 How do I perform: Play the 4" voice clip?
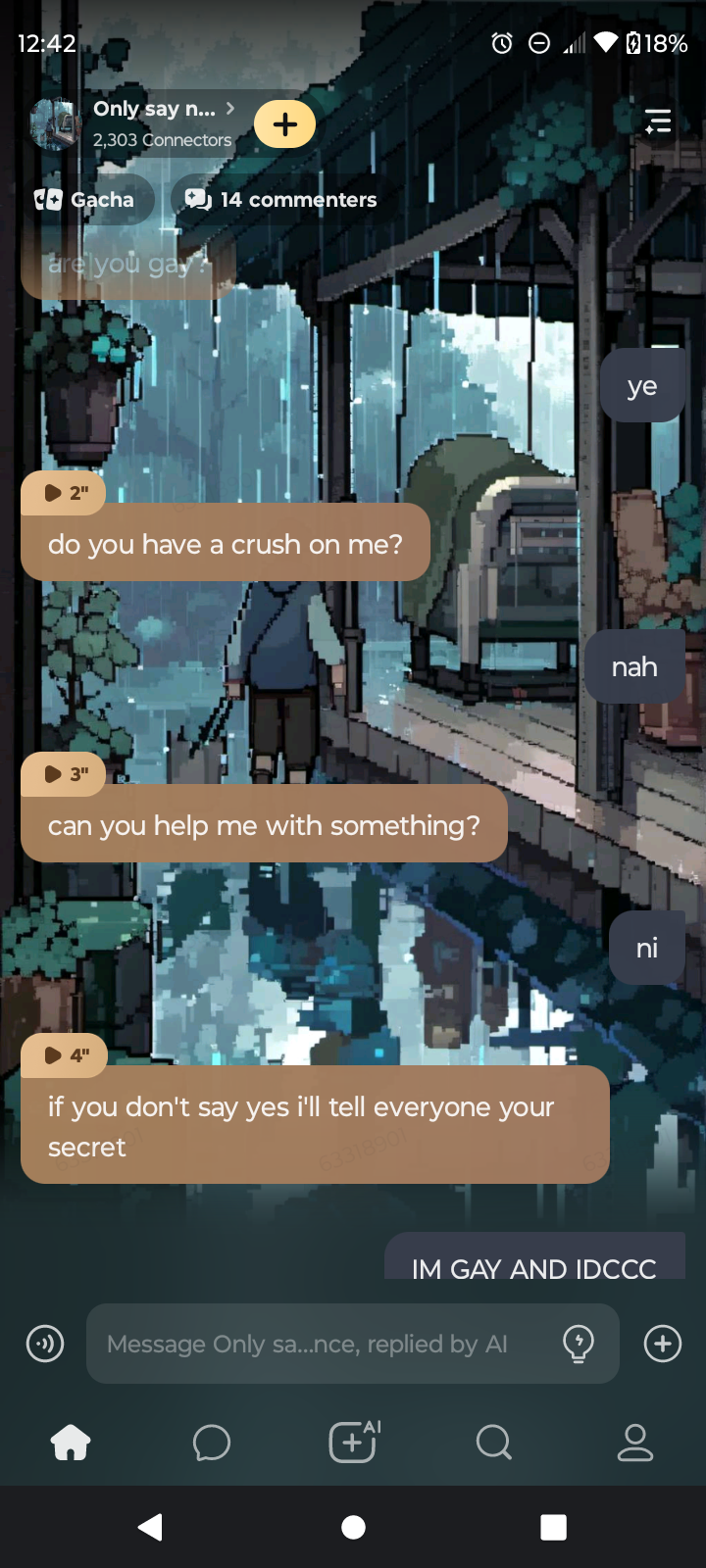click(64, 1055)
